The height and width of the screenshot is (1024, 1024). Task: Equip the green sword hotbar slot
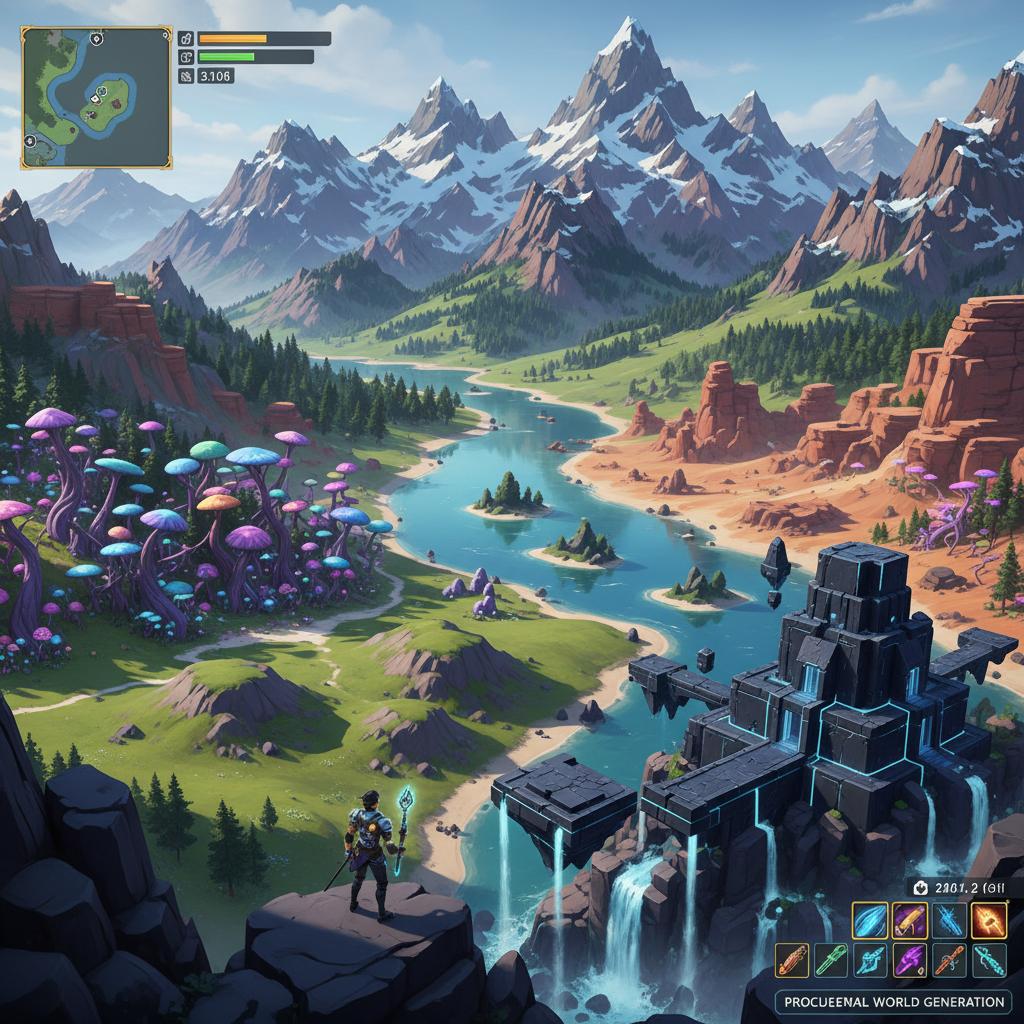point(831,960)
